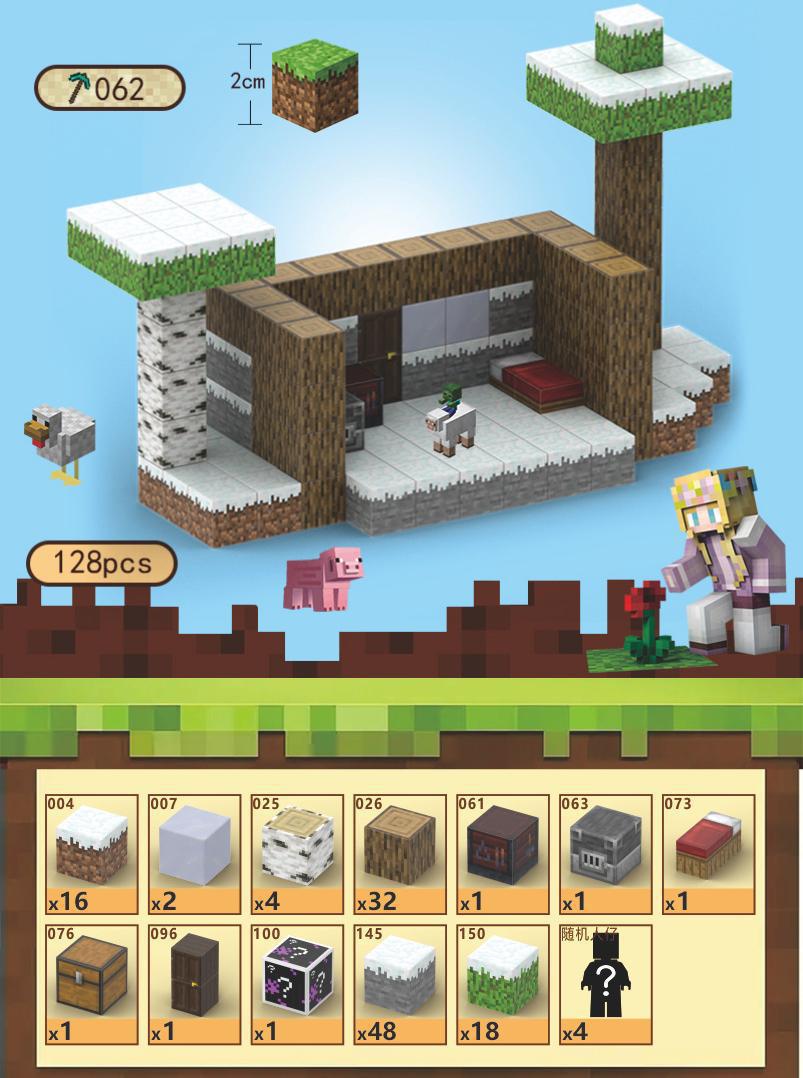
Task: Open the wooden chest slot 076
Action: point(92,984)
